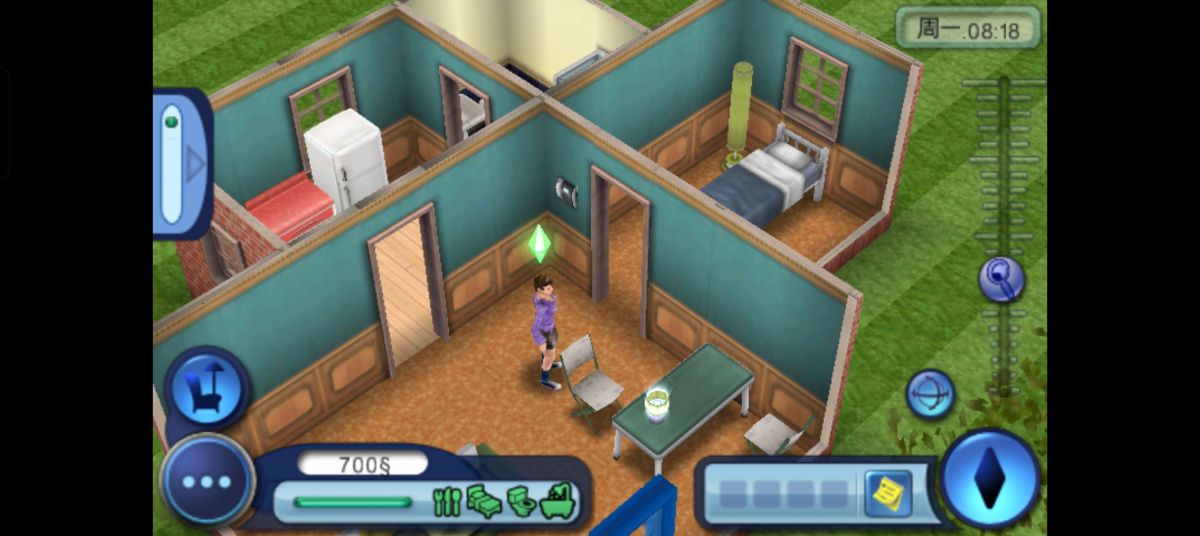Tap the day and time clock panel
Image resolution: width=1200 pixels, height=536 pixels.
(x=967, y=29)
